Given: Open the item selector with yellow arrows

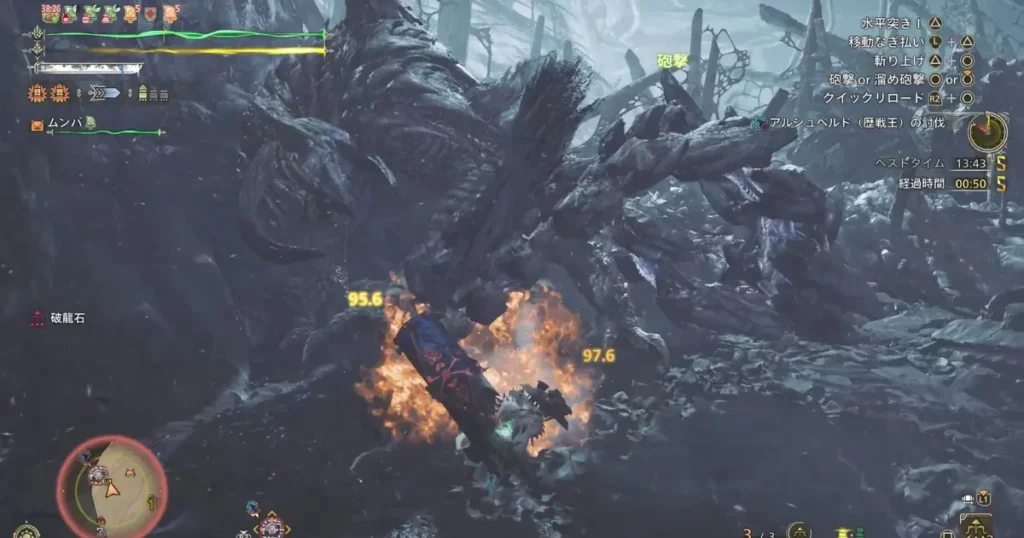Looking at the screenshot, I should [273, 523].
